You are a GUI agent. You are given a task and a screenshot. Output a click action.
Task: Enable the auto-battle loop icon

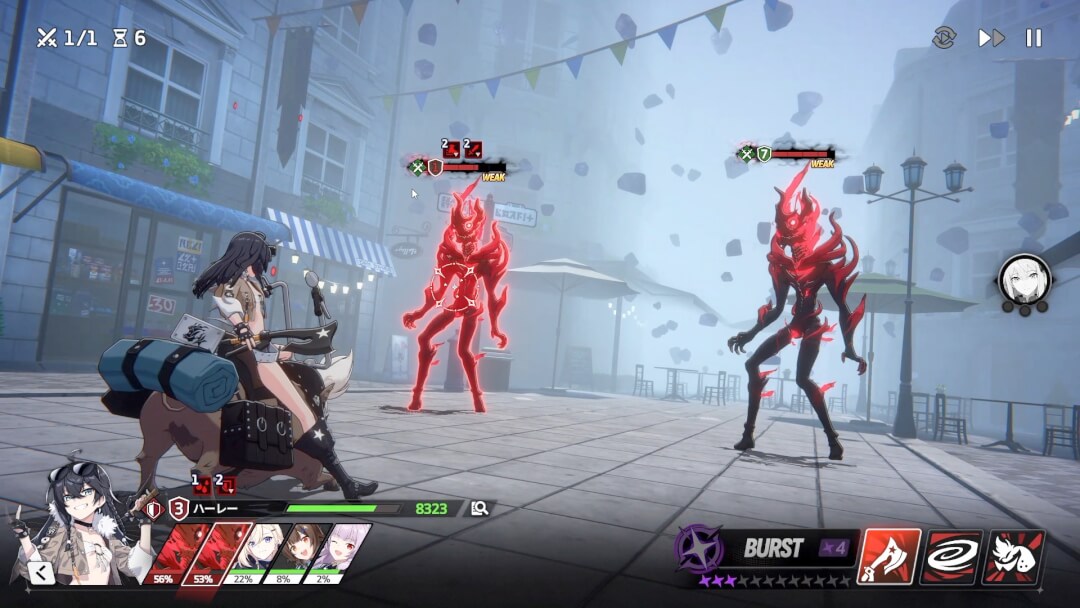pos(945,38)
